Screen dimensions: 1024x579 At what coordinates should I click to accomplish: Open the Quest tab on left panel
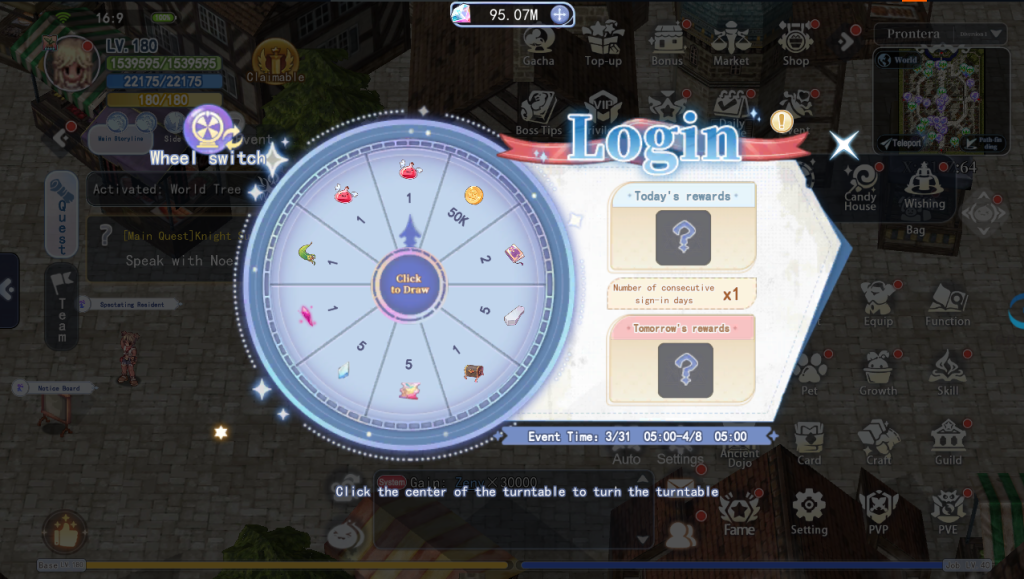(x=61, y=214)
